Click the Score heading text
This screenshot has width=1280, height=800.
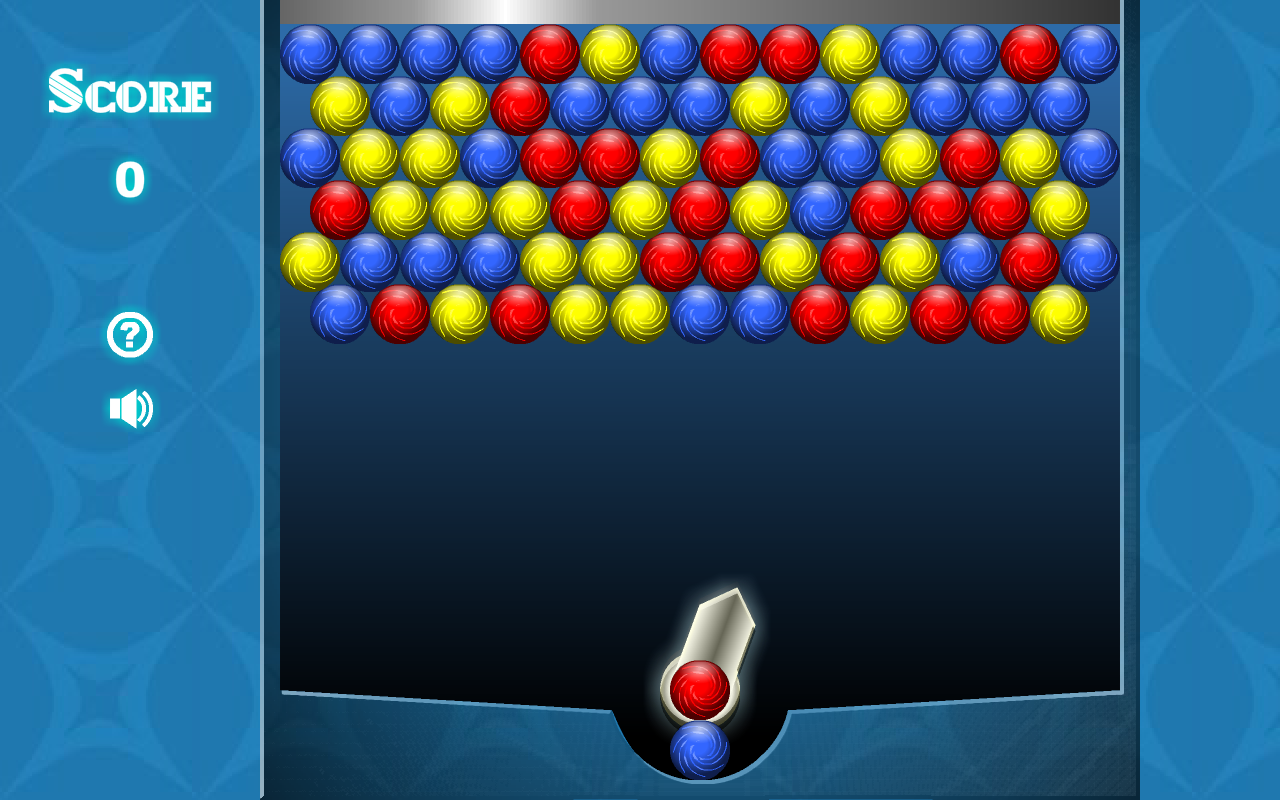[x=130, y=93]
